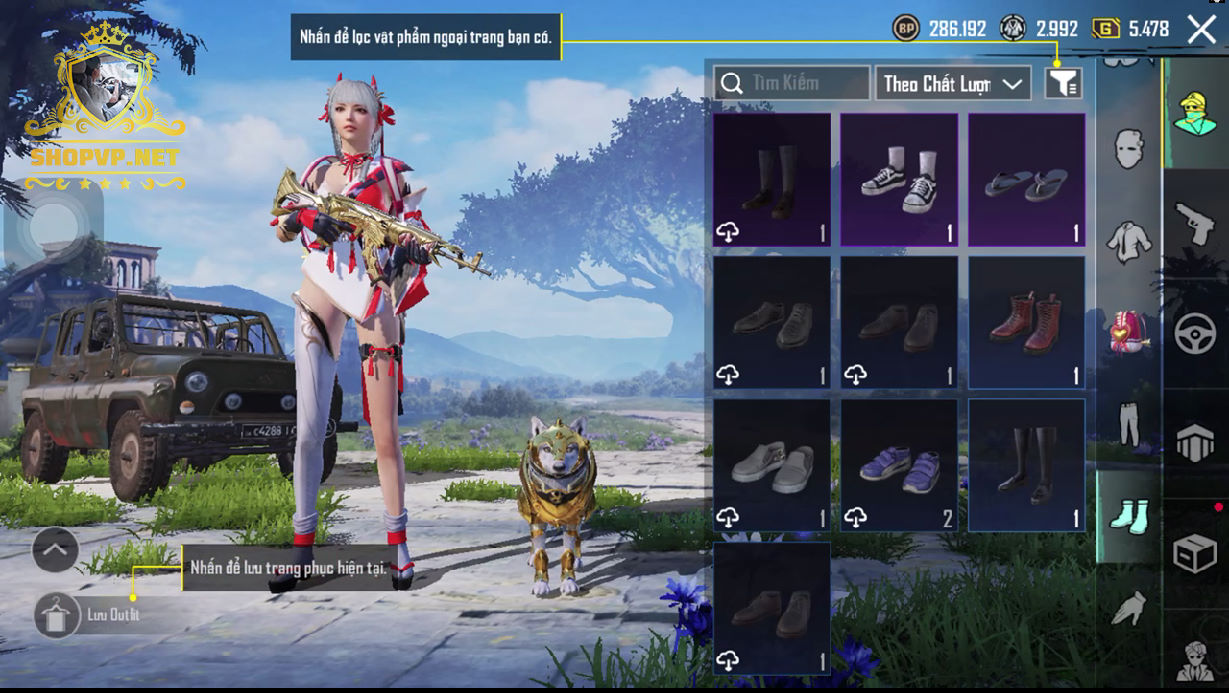Open the crate box tab

click(1194, 553)
